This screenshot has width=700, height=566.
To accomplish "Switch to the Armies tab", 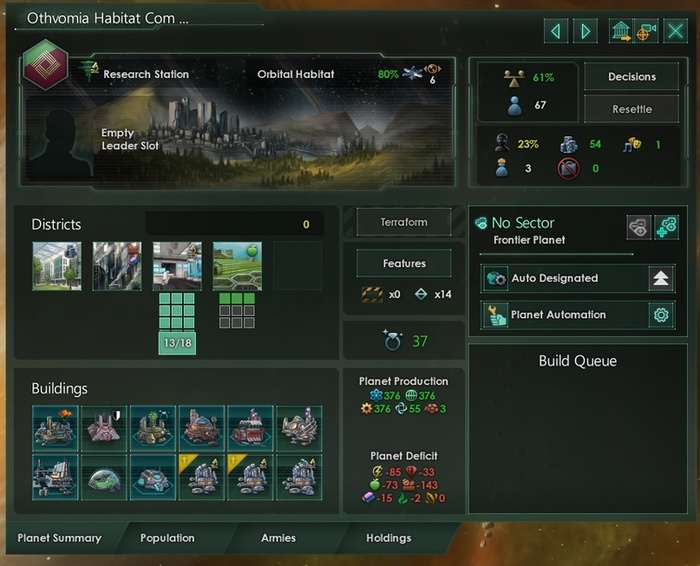I will 278,538.
